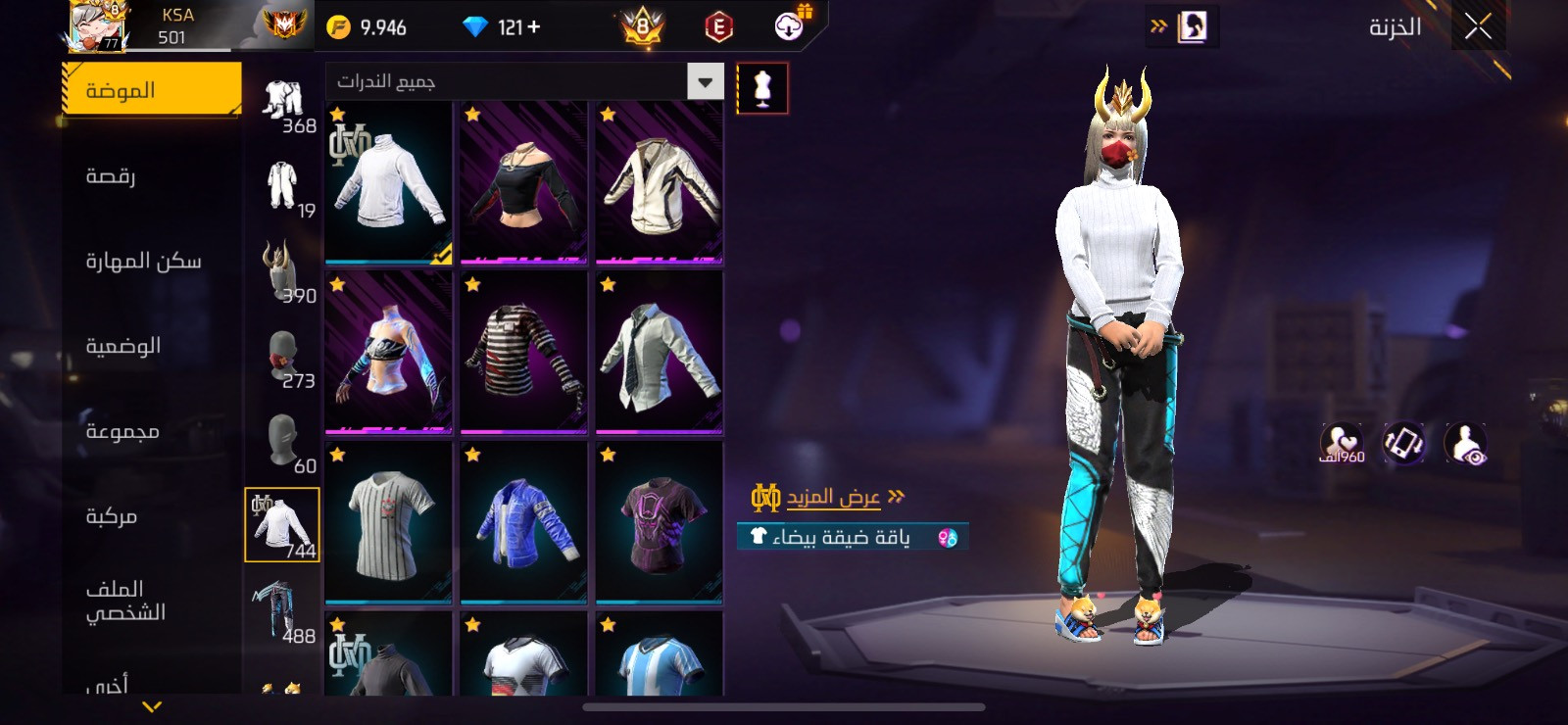Click the عرض المزيد show more link
The image size is (1568, 725).
[833, 498]
